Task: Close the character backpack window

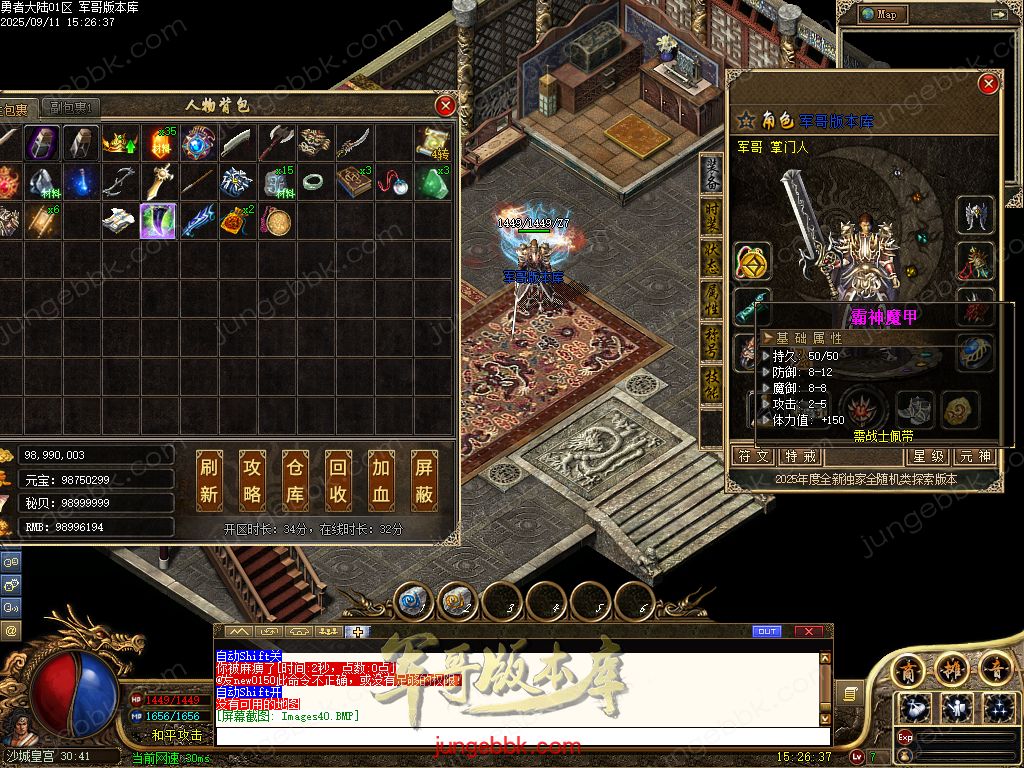Action: (446, 105)
